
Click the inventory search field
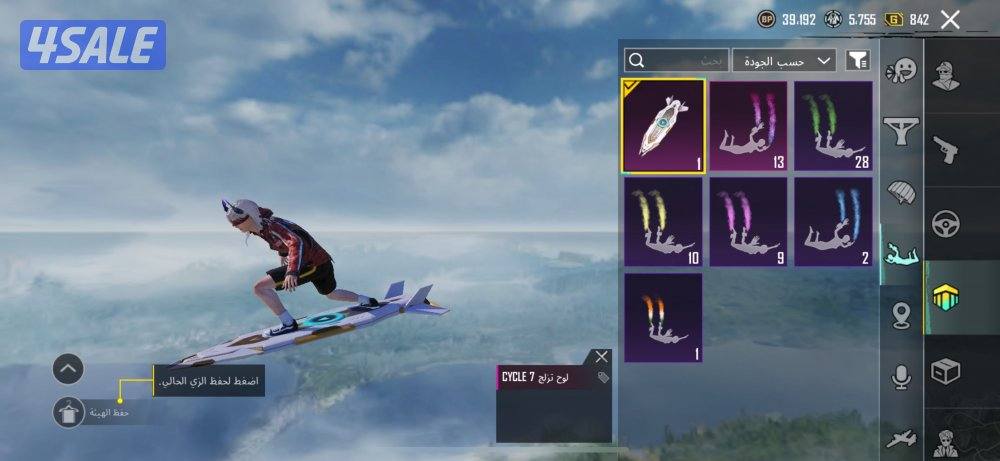675,60
